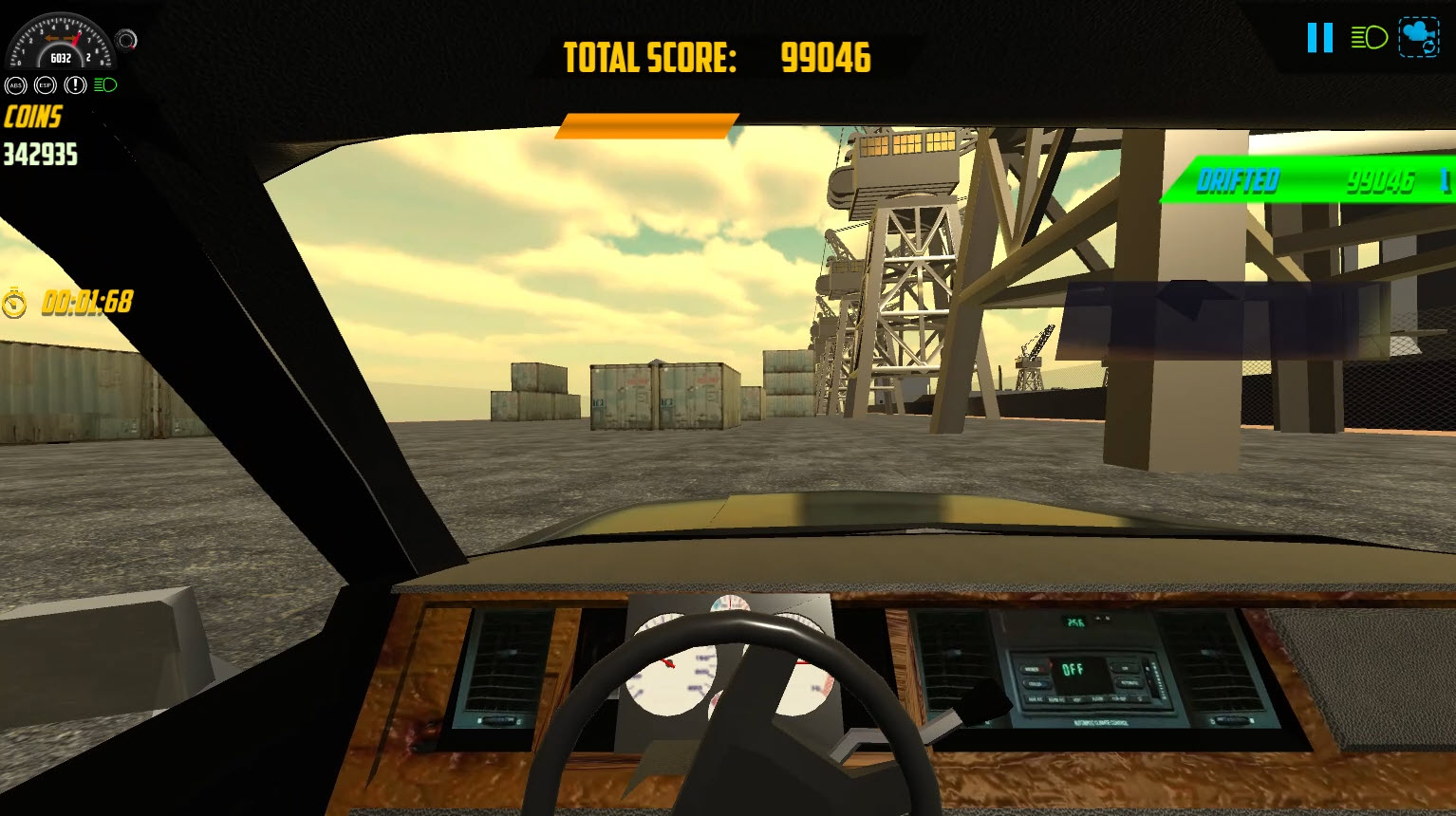Image resolution: width=1456 pixels, height=816 pixels.
Task: Toggle the left turn signal arrow
Action: [x=52, y=38]
